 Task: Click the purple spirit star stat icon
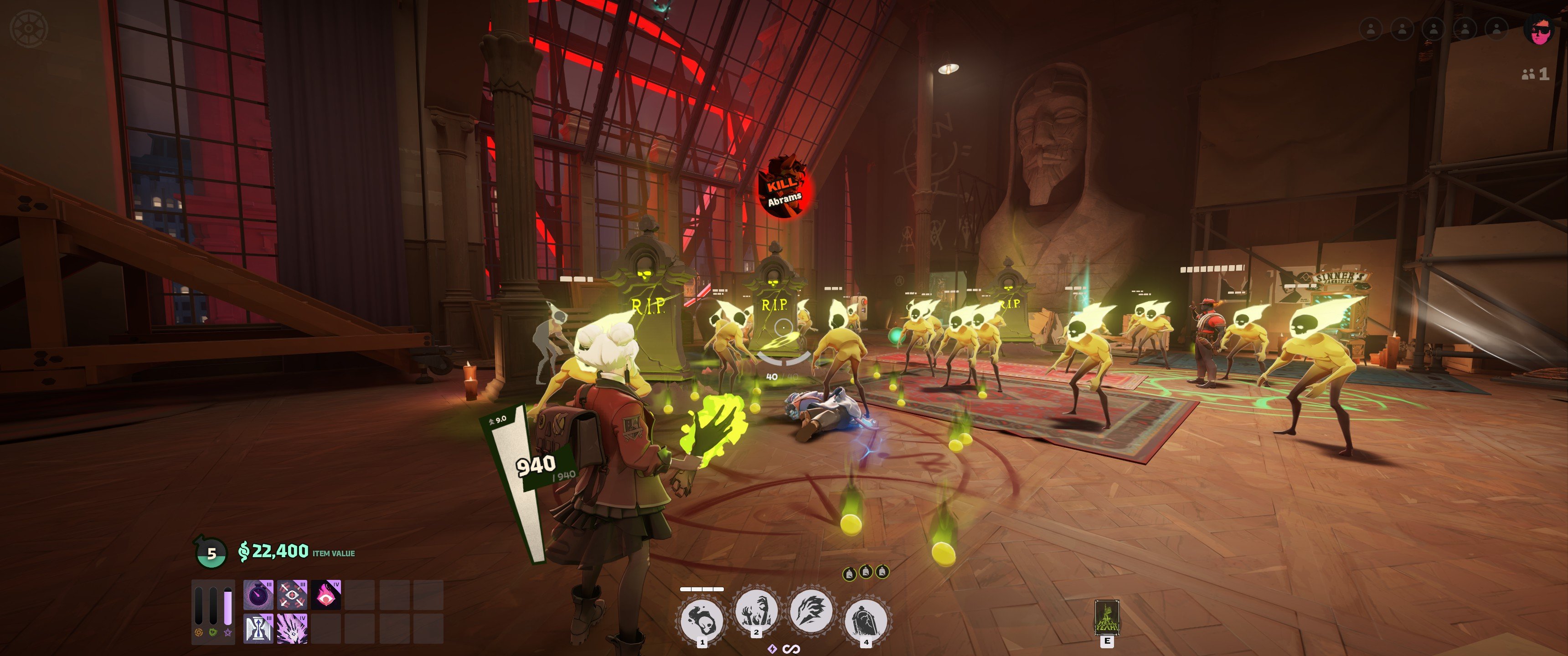click(x=228, y=633)
